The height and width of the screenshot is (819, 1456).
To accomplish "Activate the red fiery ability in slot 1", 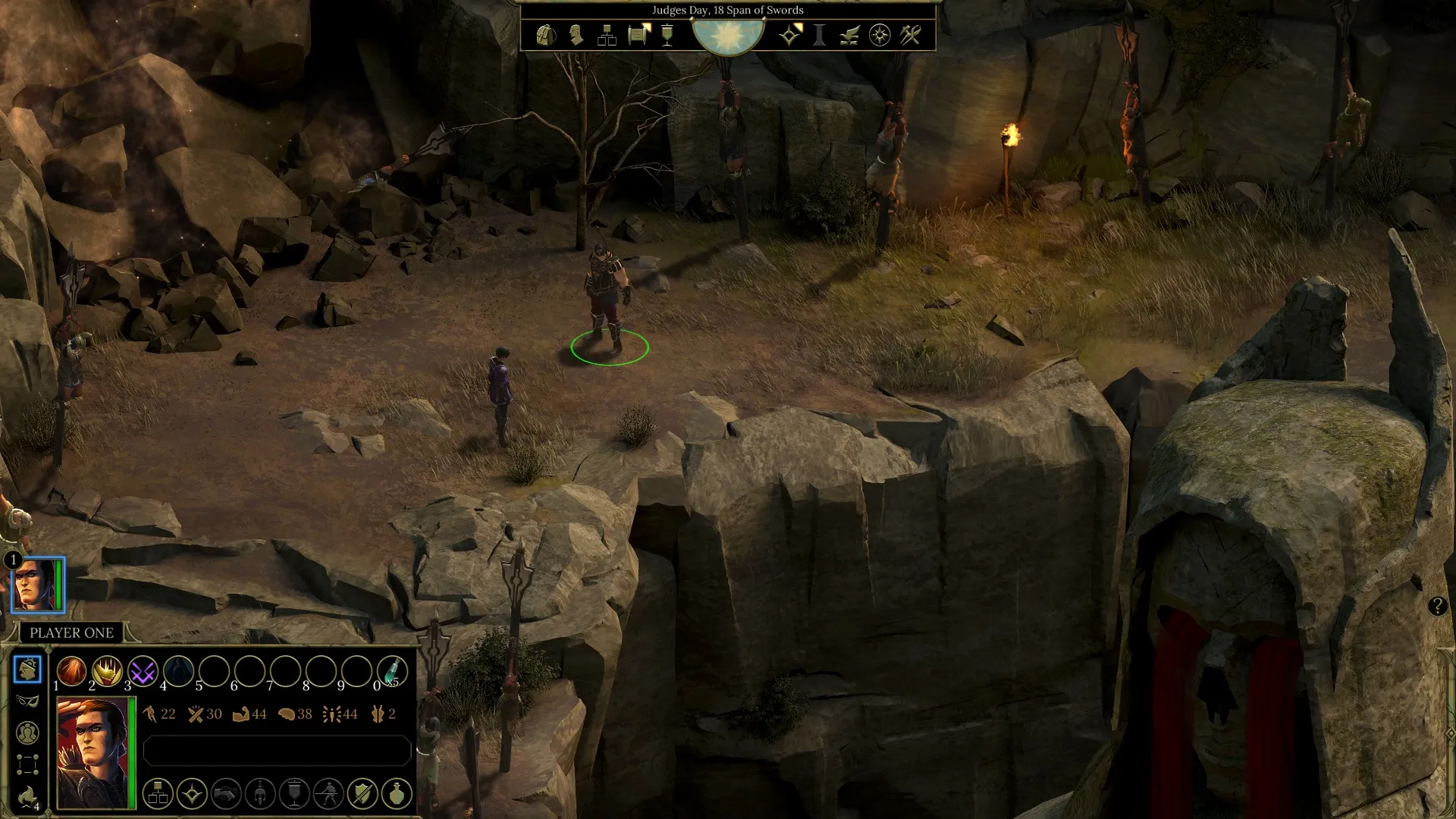I will click(x=72, y=671).
